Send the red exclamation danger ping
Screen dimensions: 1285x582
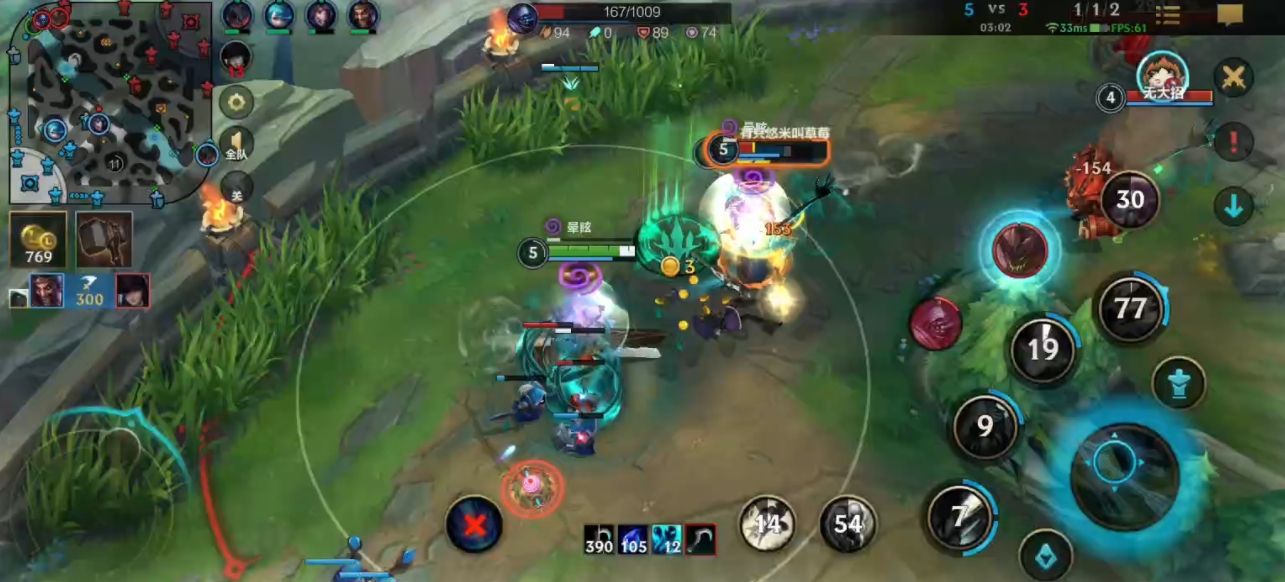(1233, 141)
